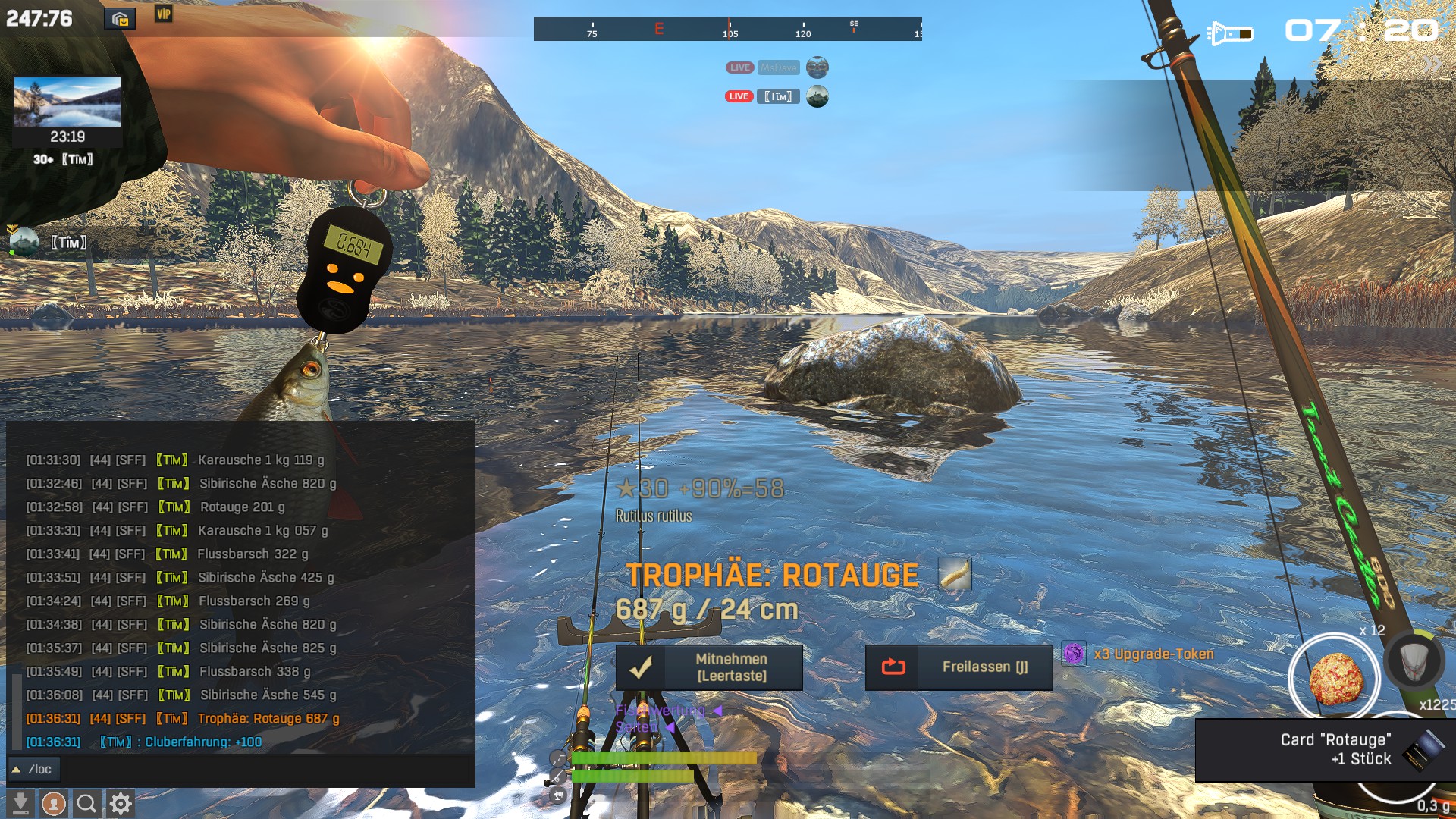Keep the fish with the Mitnehmen button
This screenshot has height=819, width=1456.
click(709, 667)
